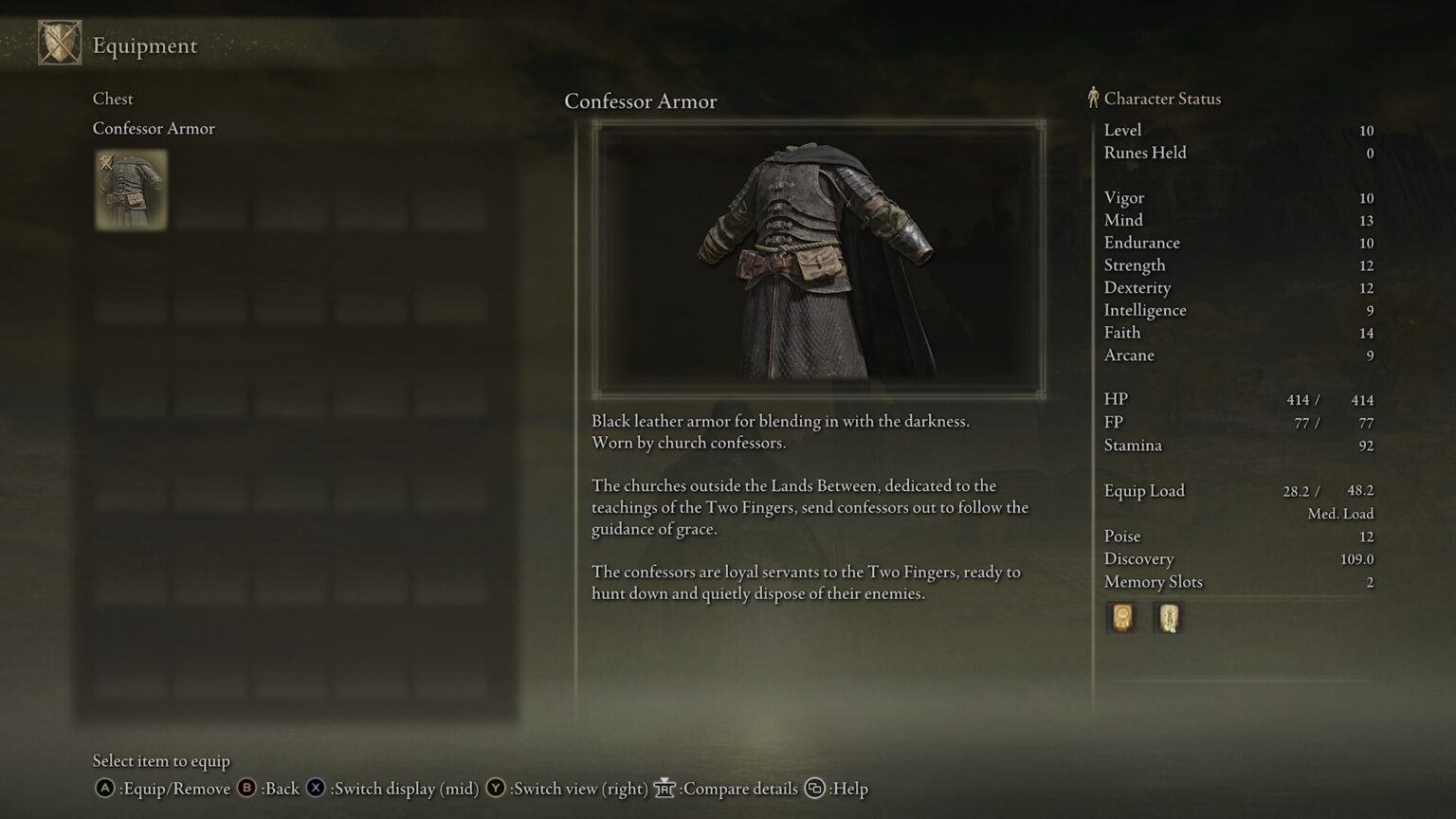Screen dimensions: 1456x819
Task: Click the Chest category label
Action: coord(112,99)
